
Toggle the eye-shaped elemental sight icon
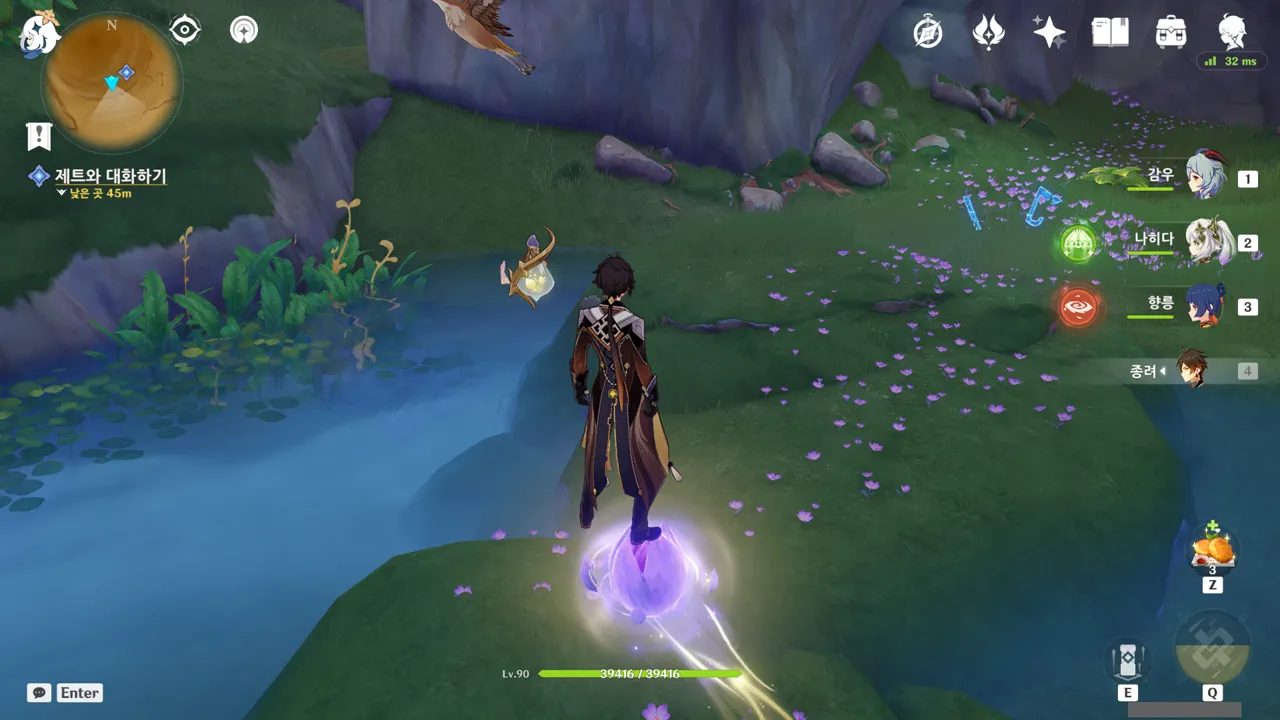185,30
